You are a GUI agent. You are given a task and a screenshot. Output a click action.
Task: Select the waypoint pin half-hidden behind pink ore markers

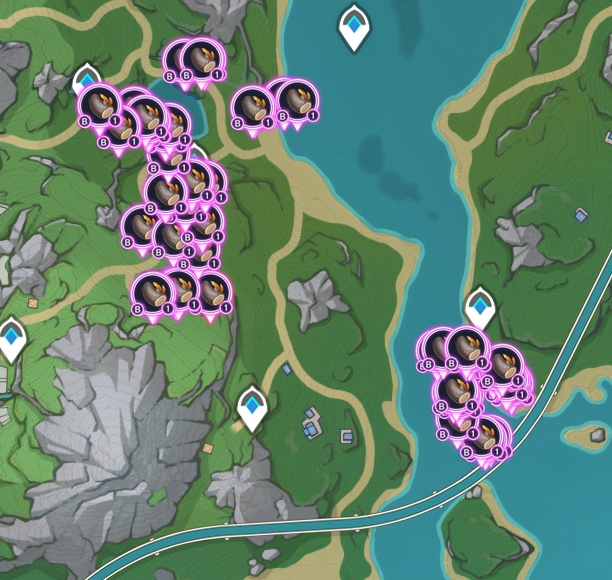point(87,77)
